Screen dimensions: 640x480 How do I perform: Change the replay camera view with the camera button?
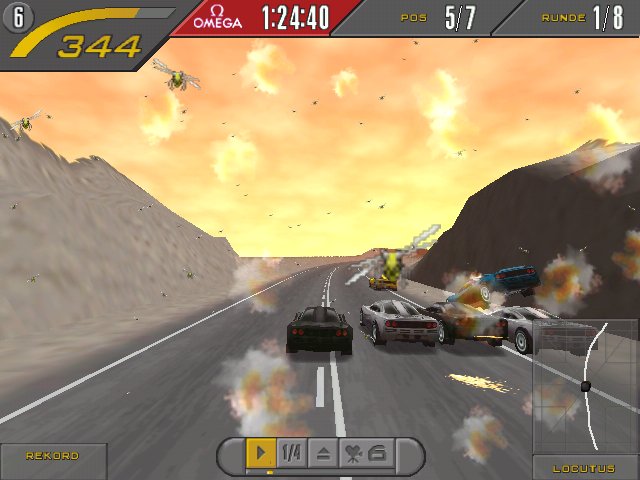[x=365, y=454]
